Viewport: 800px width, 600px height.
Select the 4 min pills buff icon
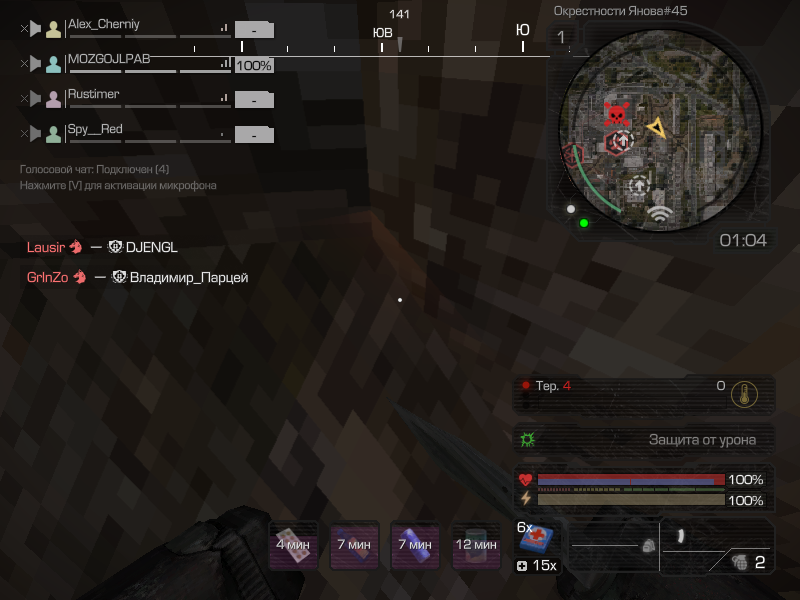(x=294, y=545)
